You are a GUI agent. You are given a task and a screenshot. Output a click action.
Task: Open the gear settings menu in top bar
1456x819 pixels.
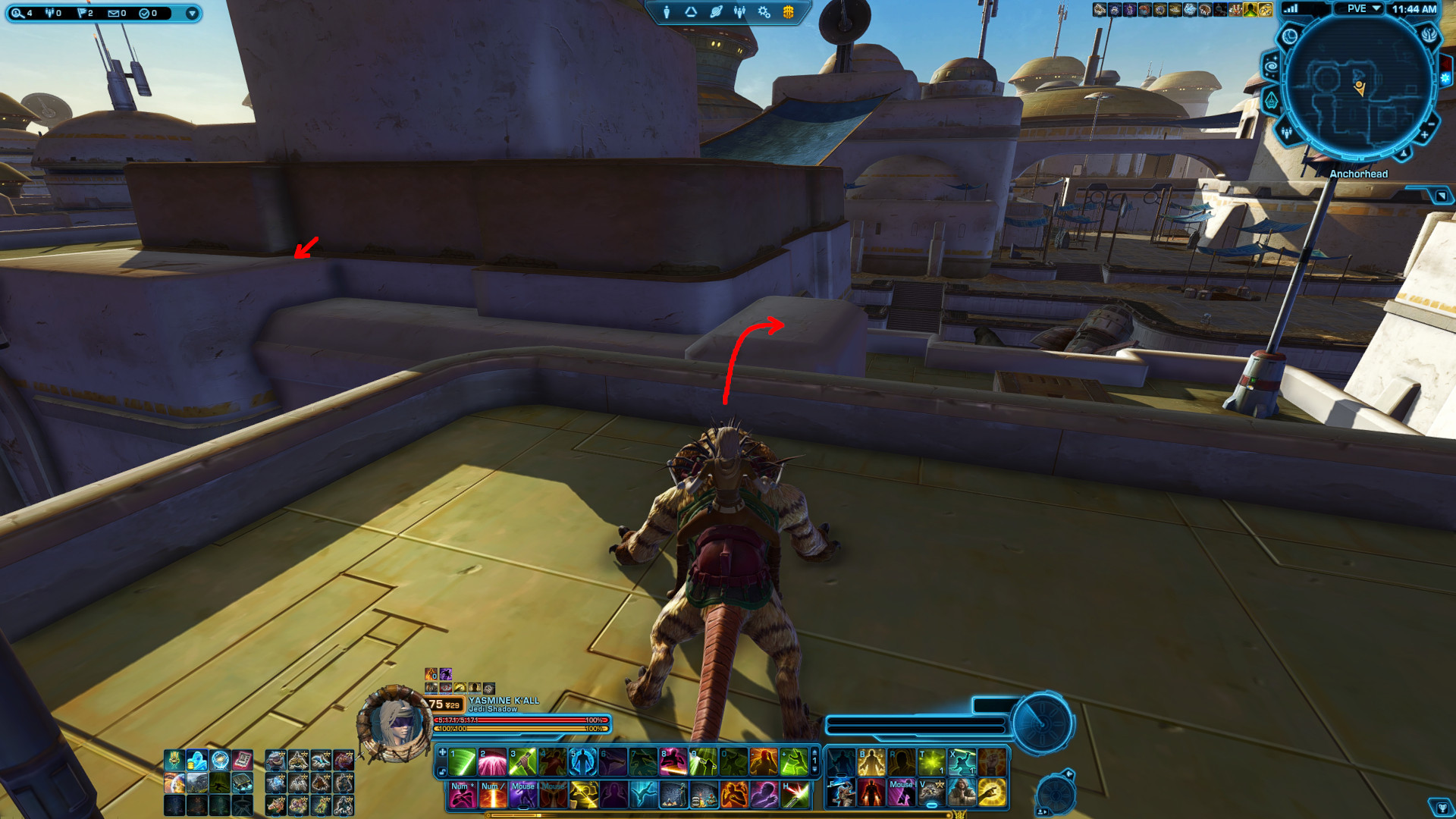click(x=764, y=12)
